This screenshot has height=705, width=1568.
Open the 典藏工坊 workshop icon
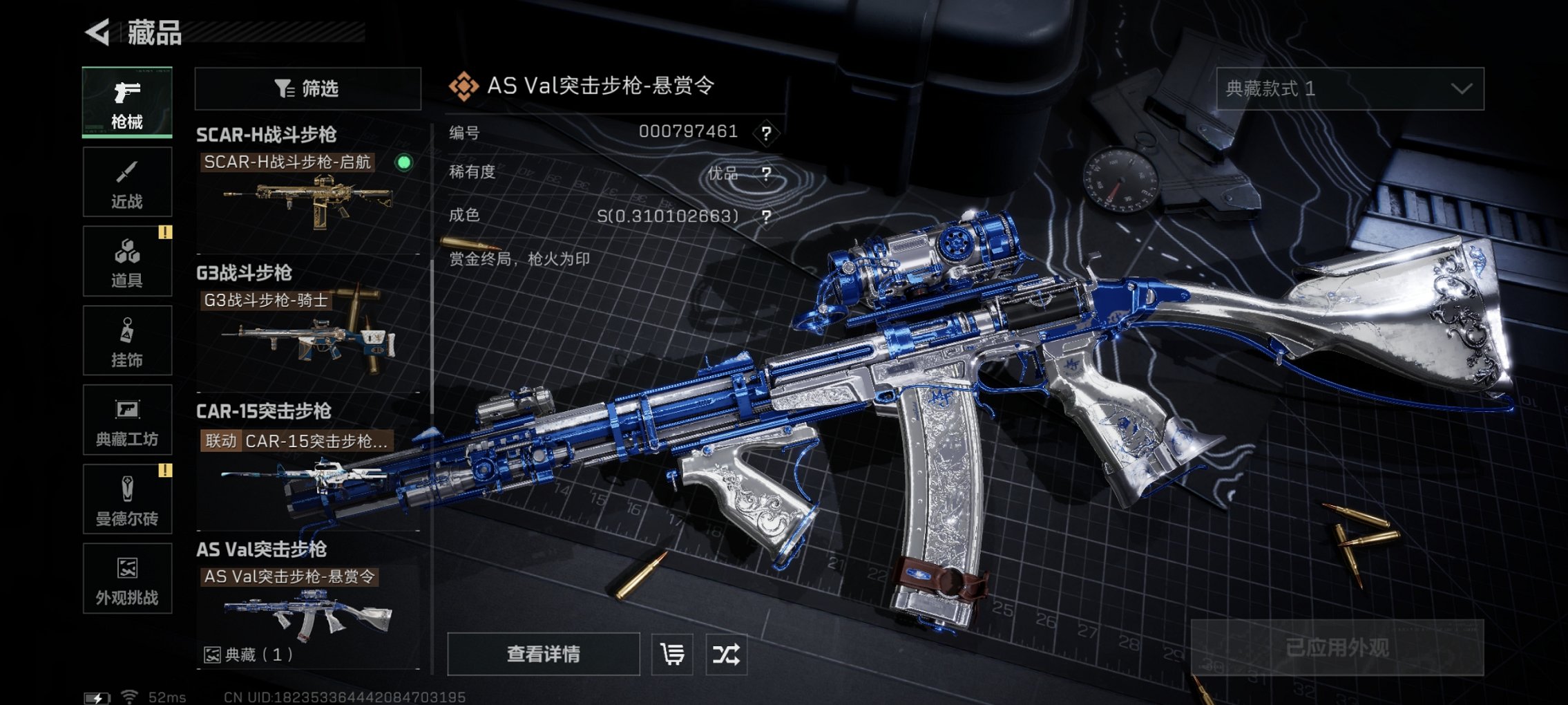(126, 420)
